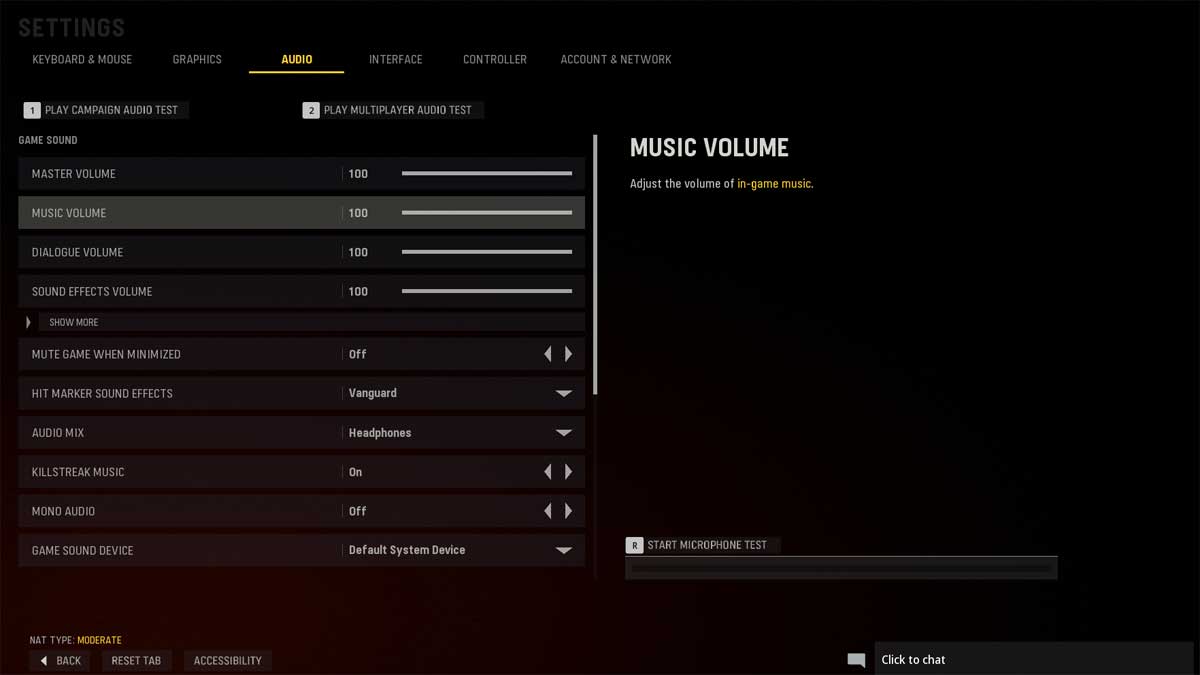Open the Keyboard & Mouse tab
1200x675 pixels.
(x=82, y=60)
